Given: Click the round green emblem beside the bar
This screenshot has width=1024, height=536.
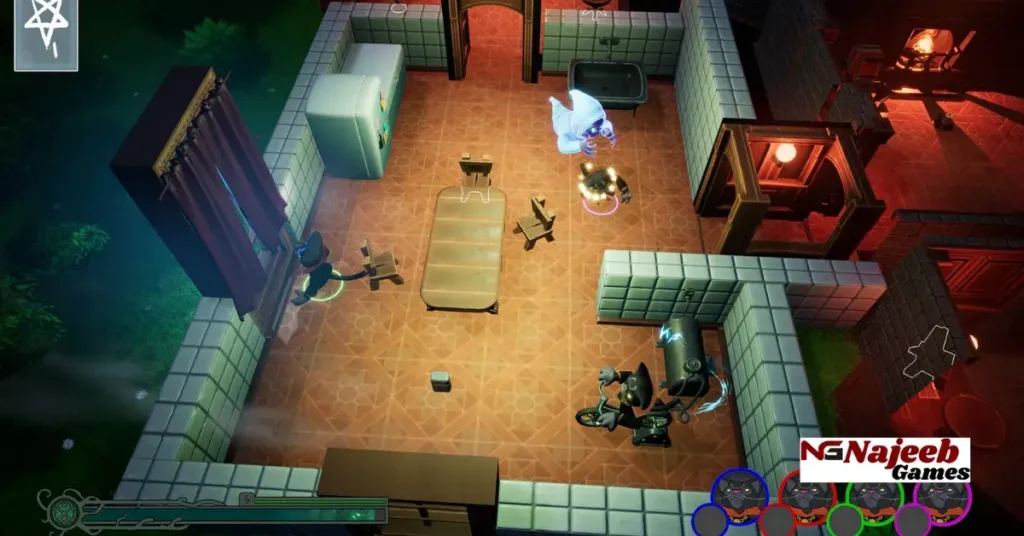Looking at the screenshot, I should (59, 509).
